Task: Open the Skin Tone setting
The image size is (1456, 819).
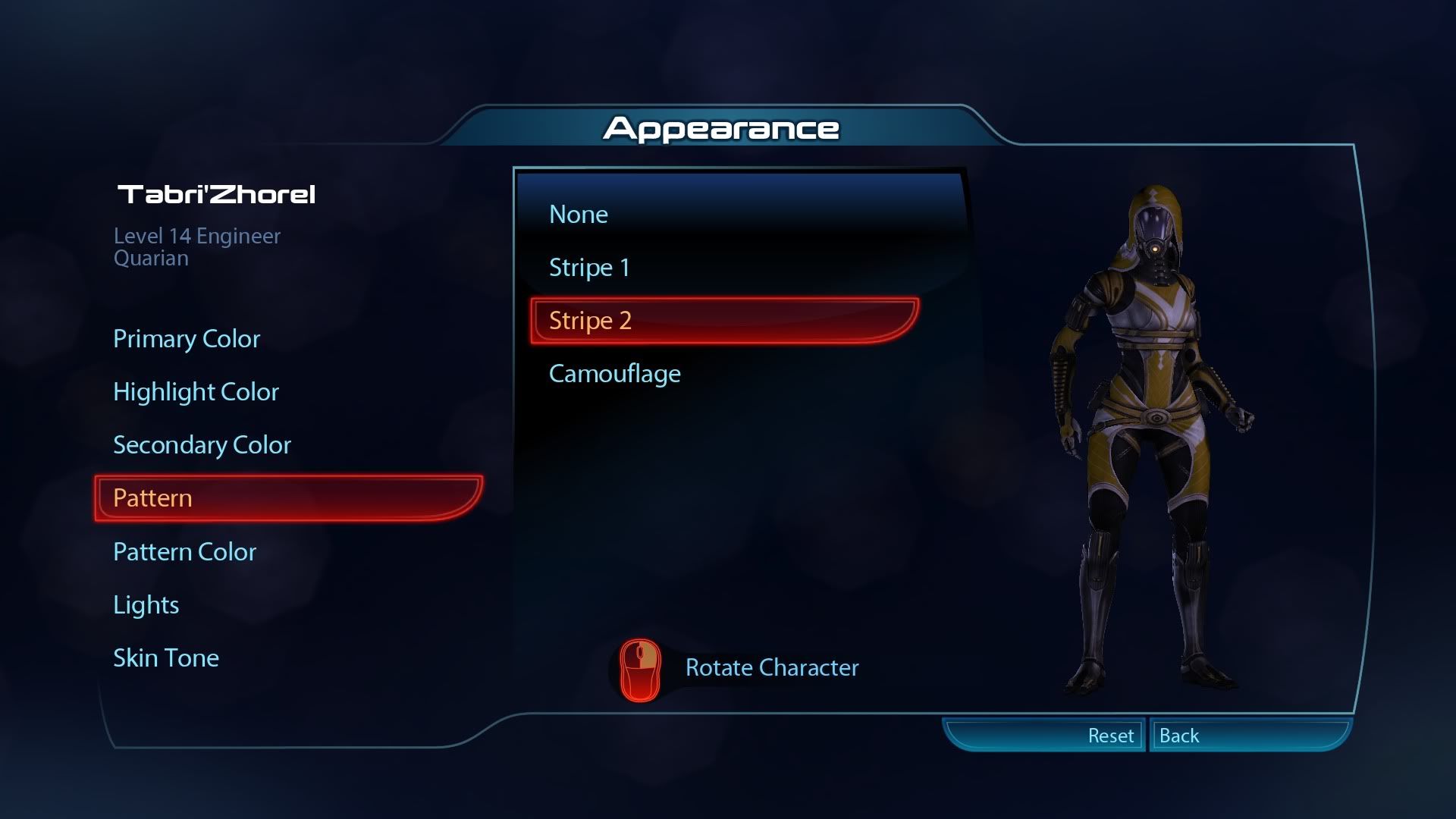Action: pyautogui.click(x=165, y=658)
